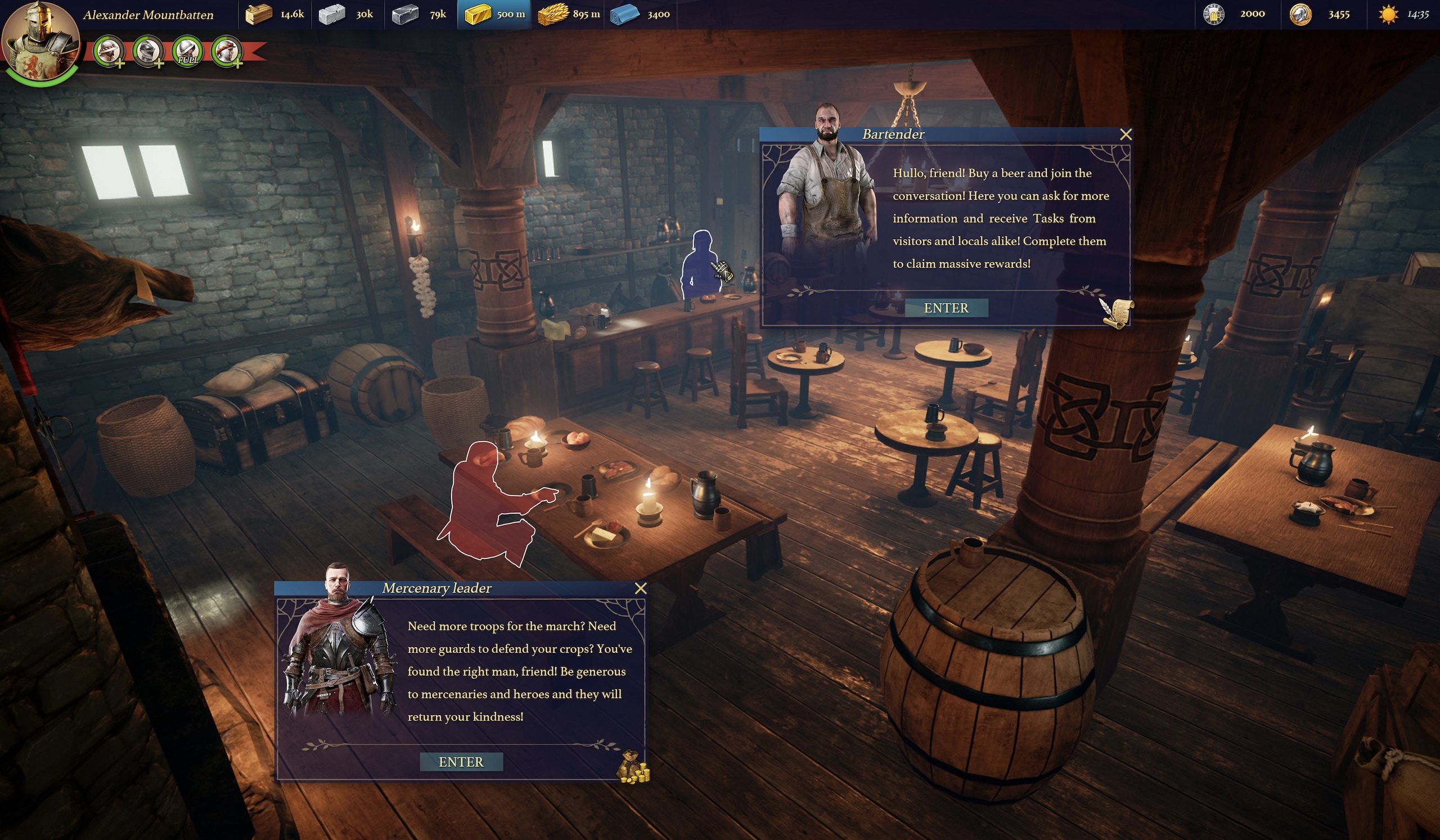Select the closed-visor knight helmet troop icon
1440x840 pixels.
pyautogui.click(x=148, y=51)
